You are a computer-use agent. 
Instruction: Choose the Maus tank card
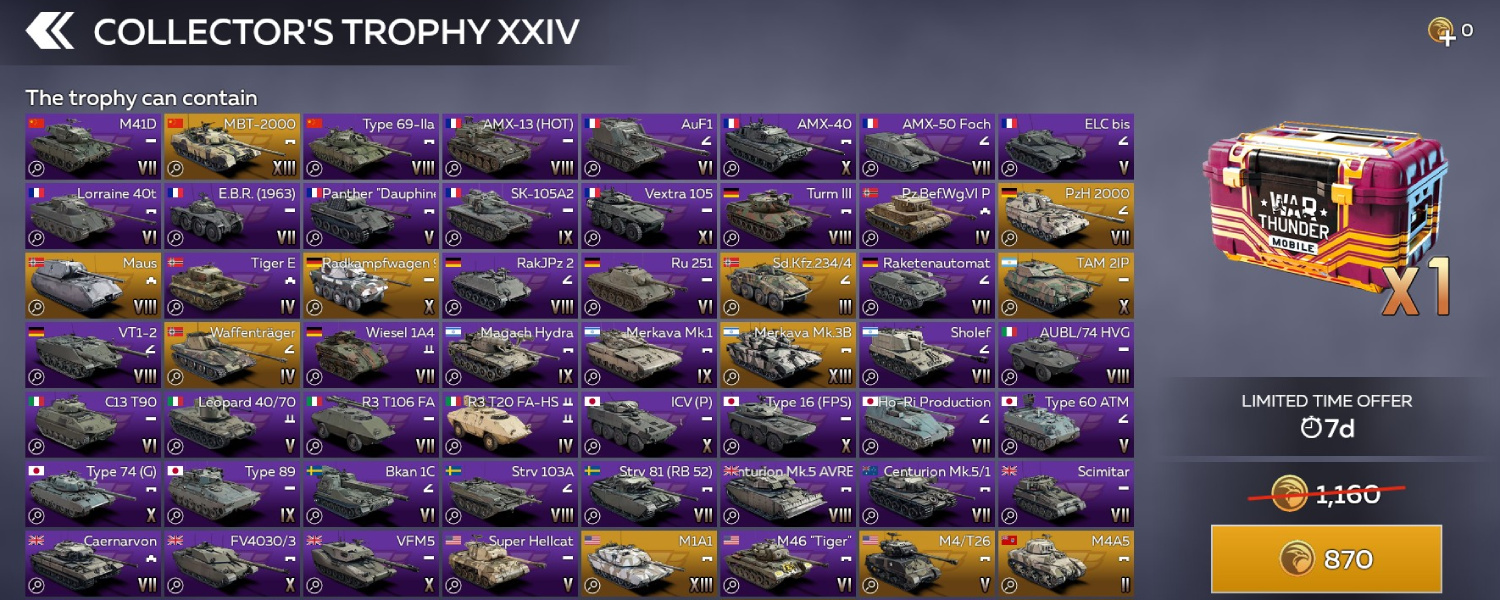tap(94, 286)
